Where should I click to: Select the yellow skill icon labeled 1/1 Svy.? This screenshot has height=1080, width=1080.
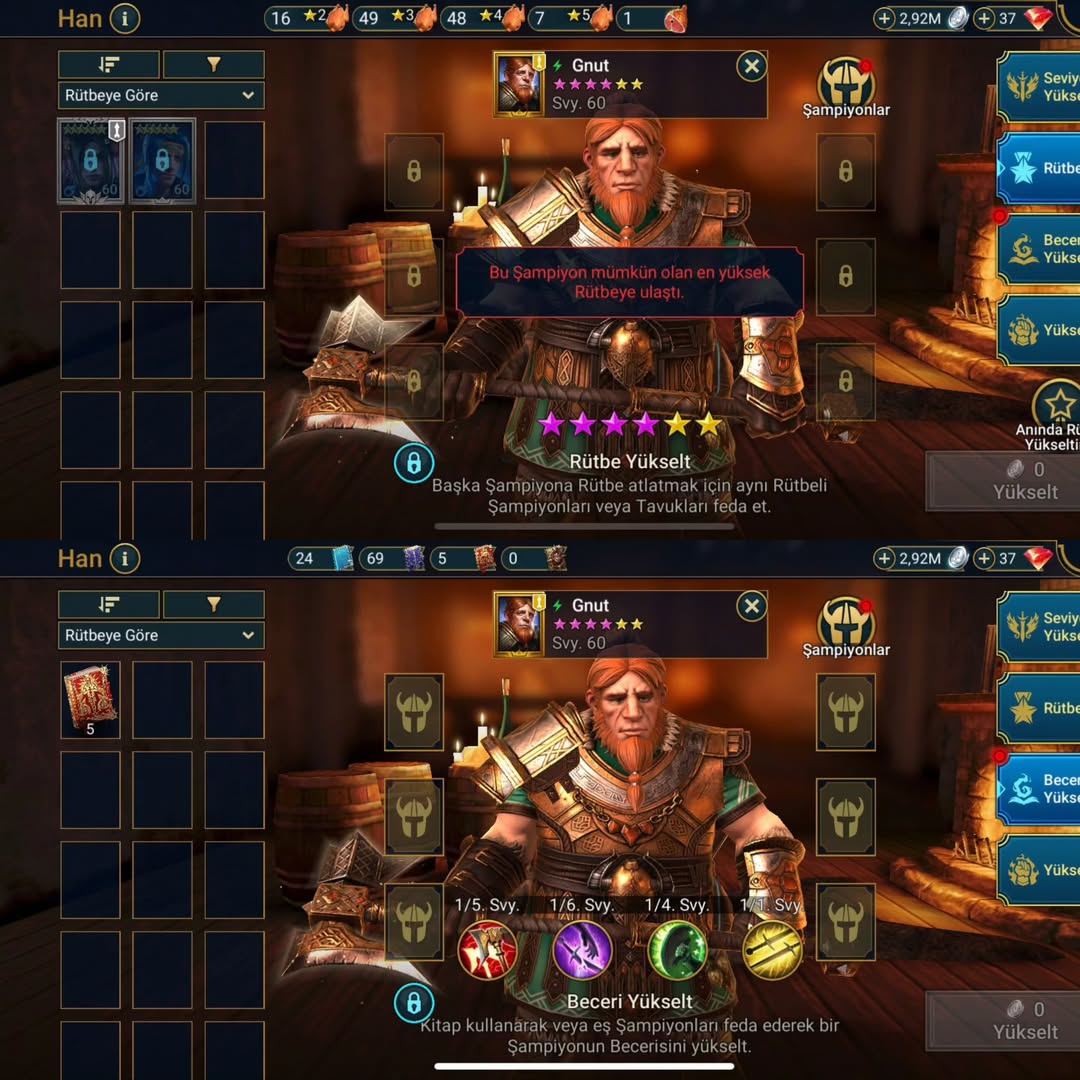click(x=772, y=949)
